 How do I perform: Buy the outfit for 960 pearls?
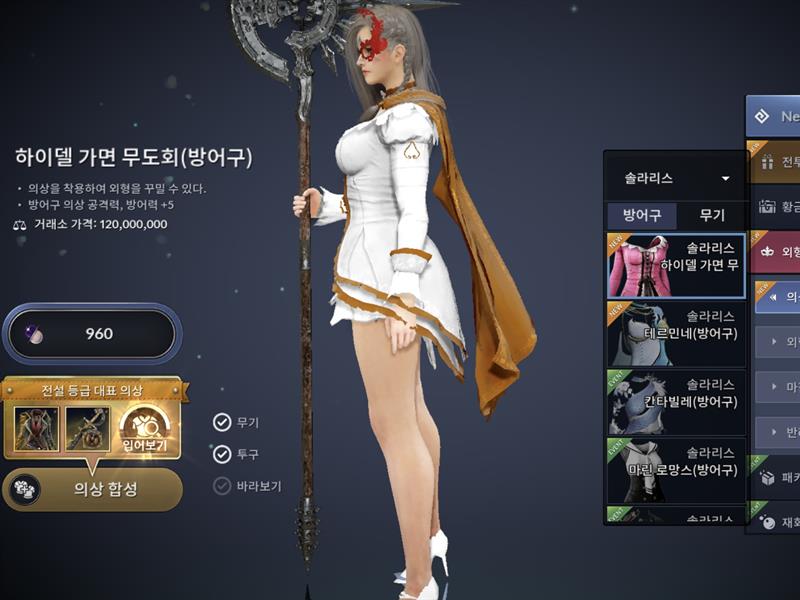click(x=92, y=334)
